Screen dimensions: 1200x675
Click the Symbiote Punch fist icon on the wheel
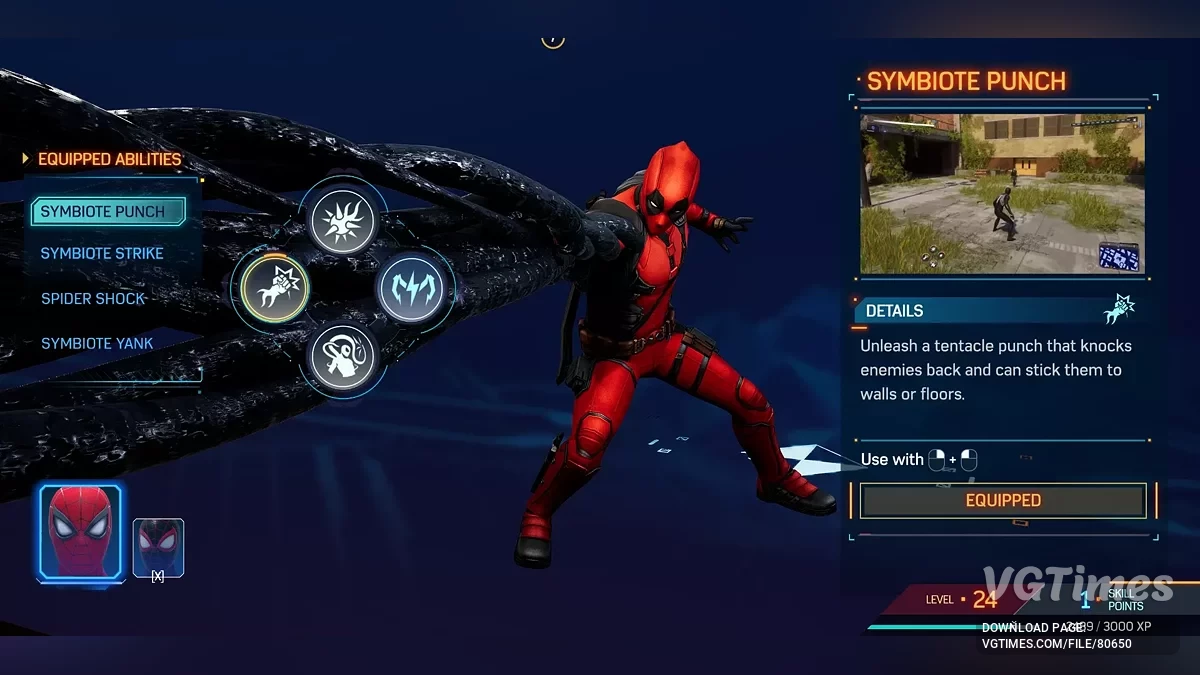pos(275,288)
